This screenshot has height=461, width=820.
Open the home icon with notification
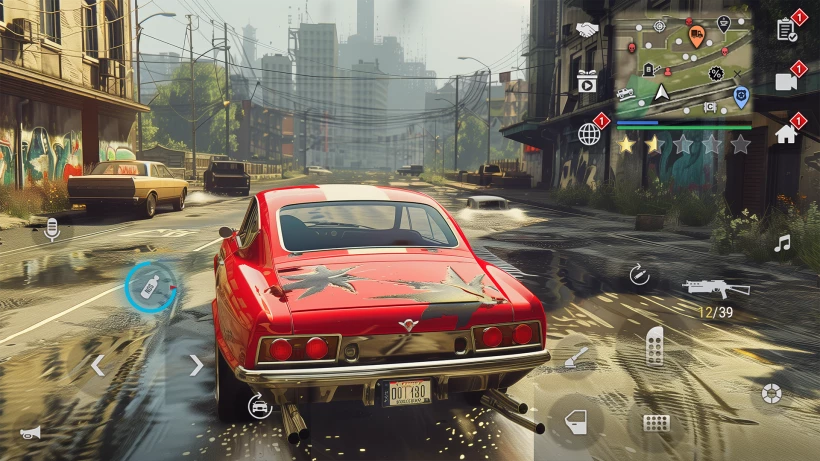(786, 134)
